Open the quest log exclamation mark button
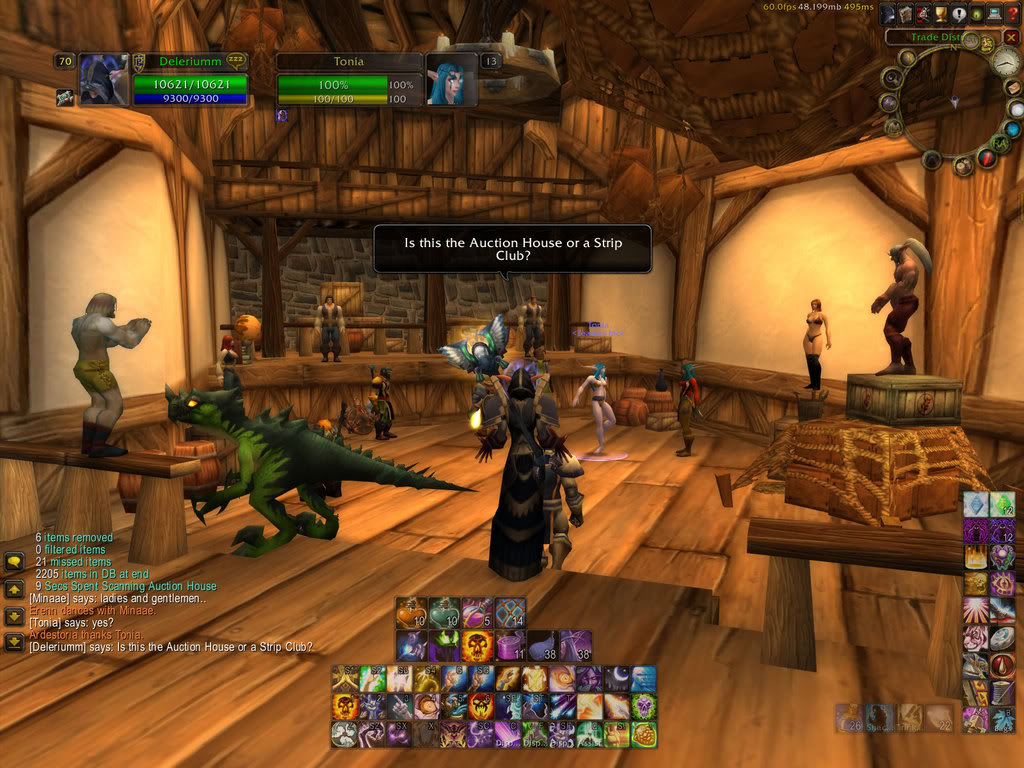This screenshot has width=1024, height=768. tap(956, 14)
